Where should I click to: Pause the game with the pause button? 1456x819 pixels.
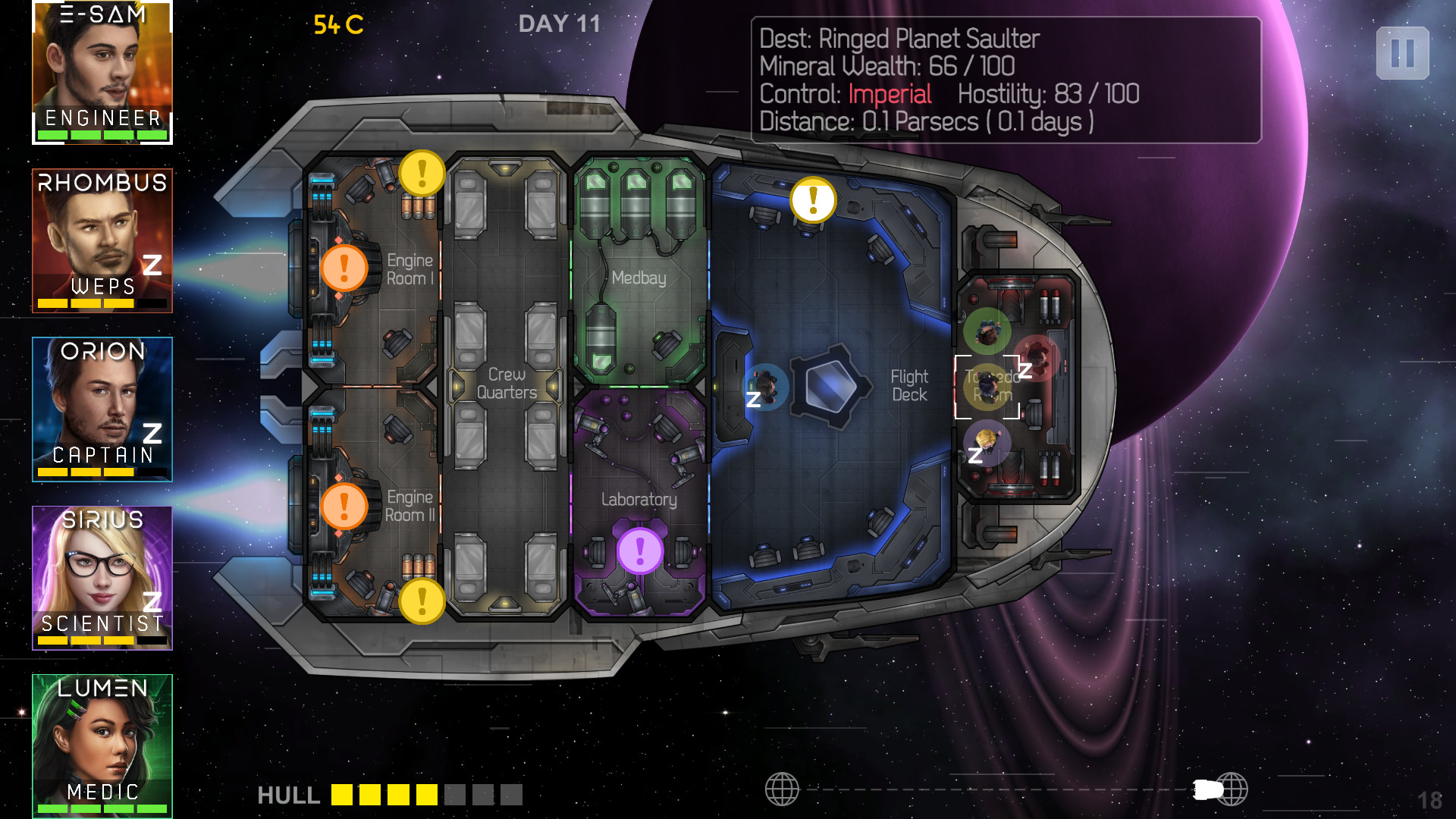point(1402,53)
